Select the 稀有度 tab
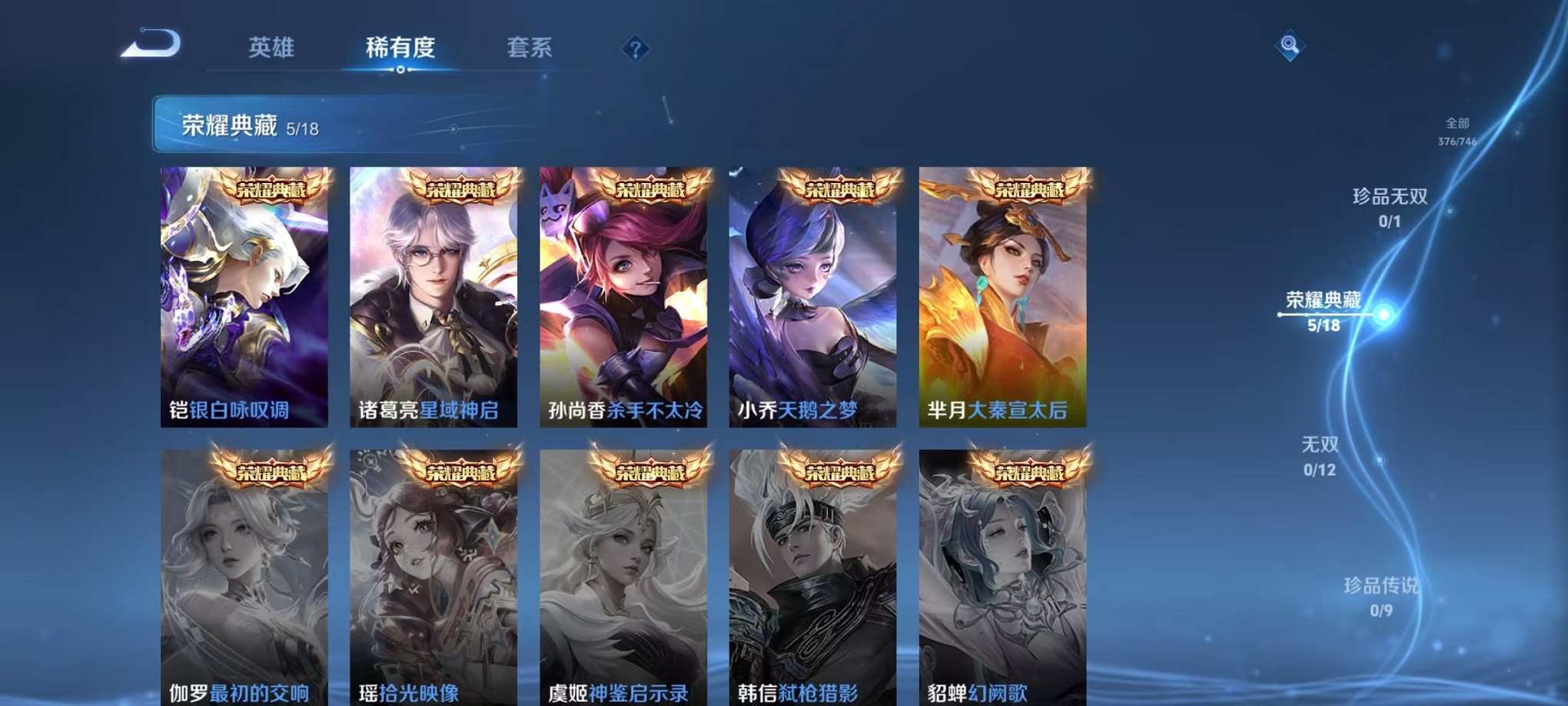 click(400, 48)
